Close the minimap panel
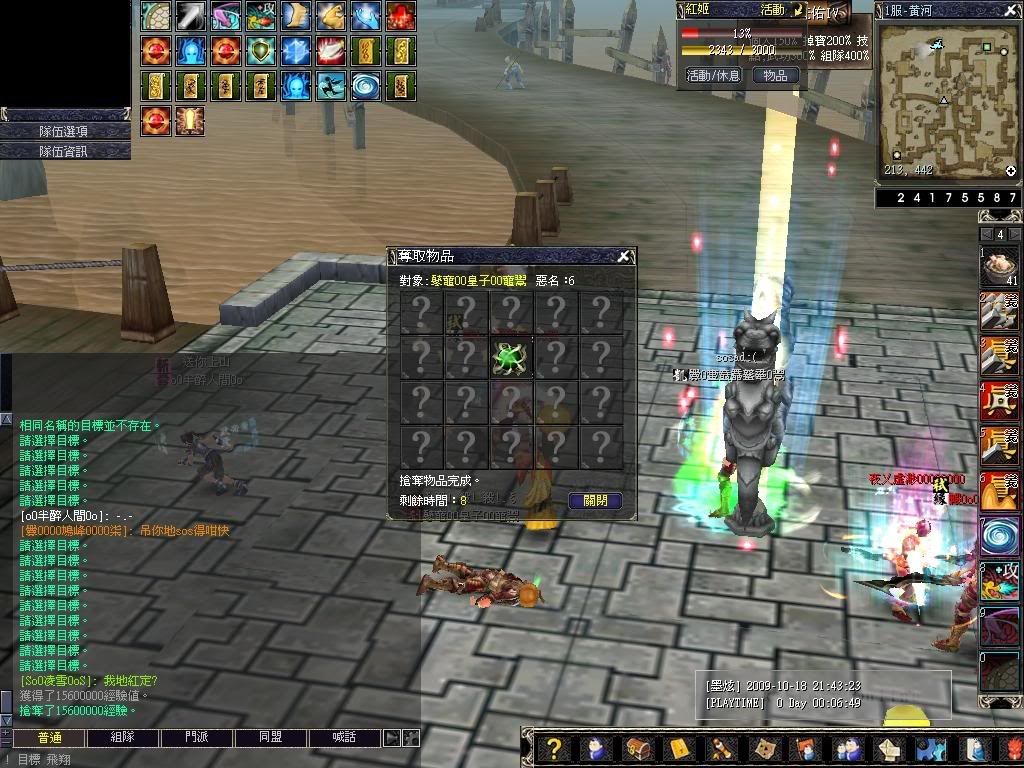The image size is (1024, 768). click(1012, 10)
